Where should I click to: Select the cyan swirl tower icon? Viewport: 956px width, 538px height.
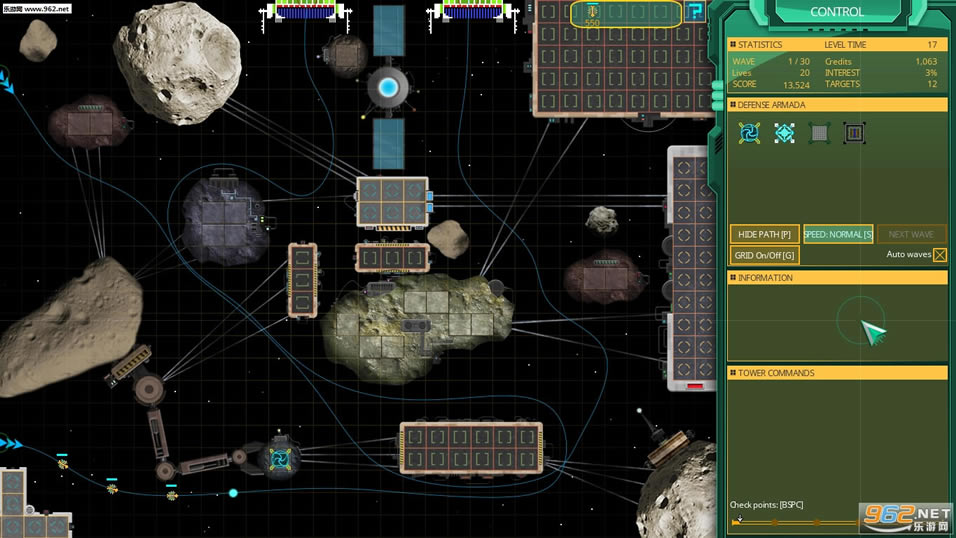(x=749, y=133)
